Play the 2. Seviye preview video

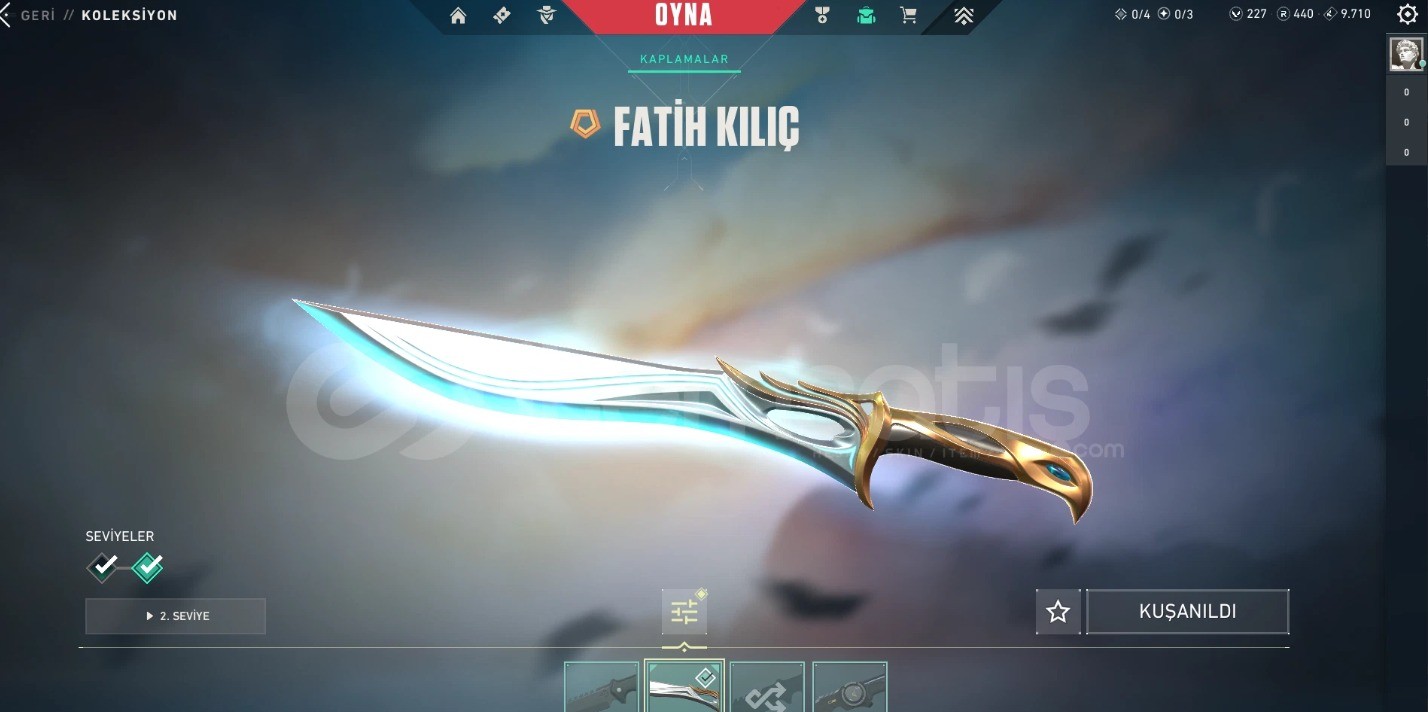pos(176,616)
